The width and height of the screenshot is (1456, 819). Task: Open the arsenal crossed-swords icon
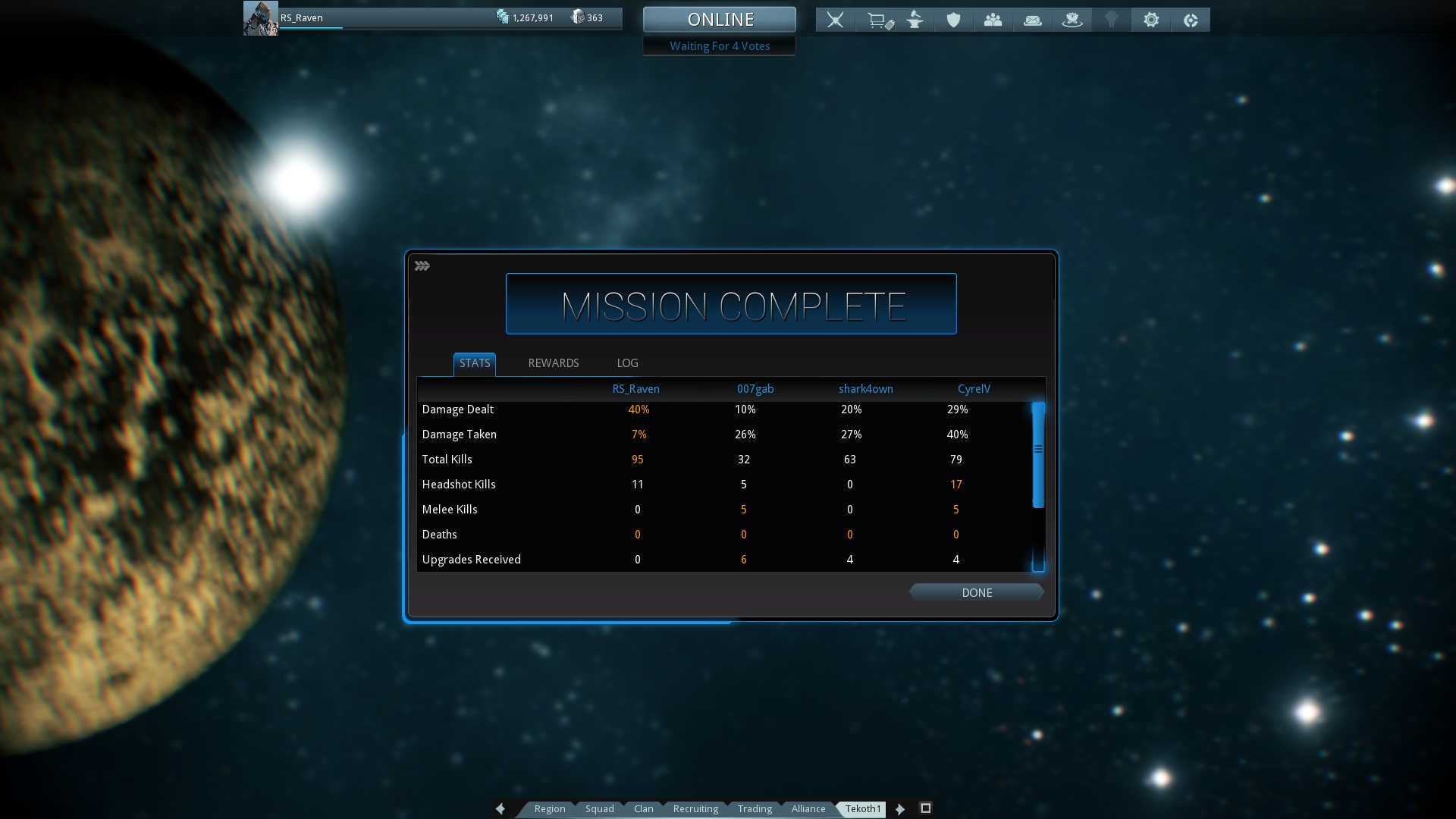(835, 20)
